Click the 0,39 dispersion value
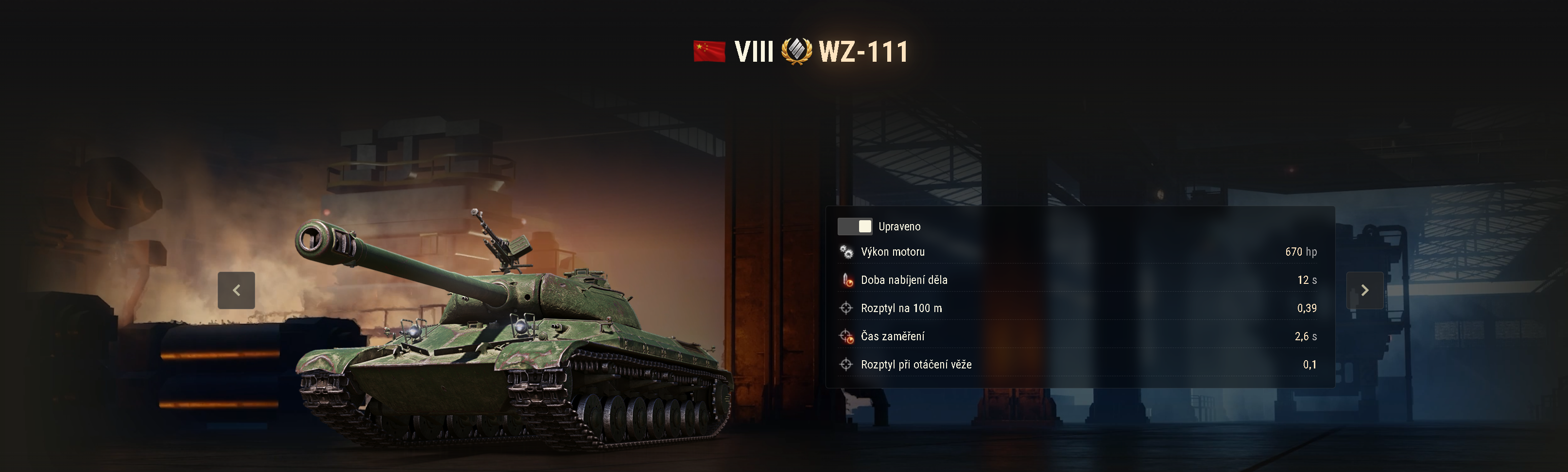This screenshot has height=472, width=1568. pyautogui.click(x=1307, y=308)
